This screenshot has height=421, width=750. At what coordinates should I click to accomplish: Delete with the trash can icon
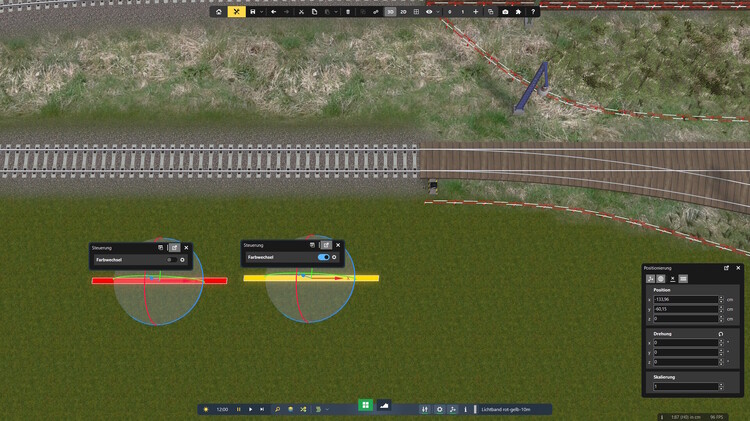click(x=346, y=12)
